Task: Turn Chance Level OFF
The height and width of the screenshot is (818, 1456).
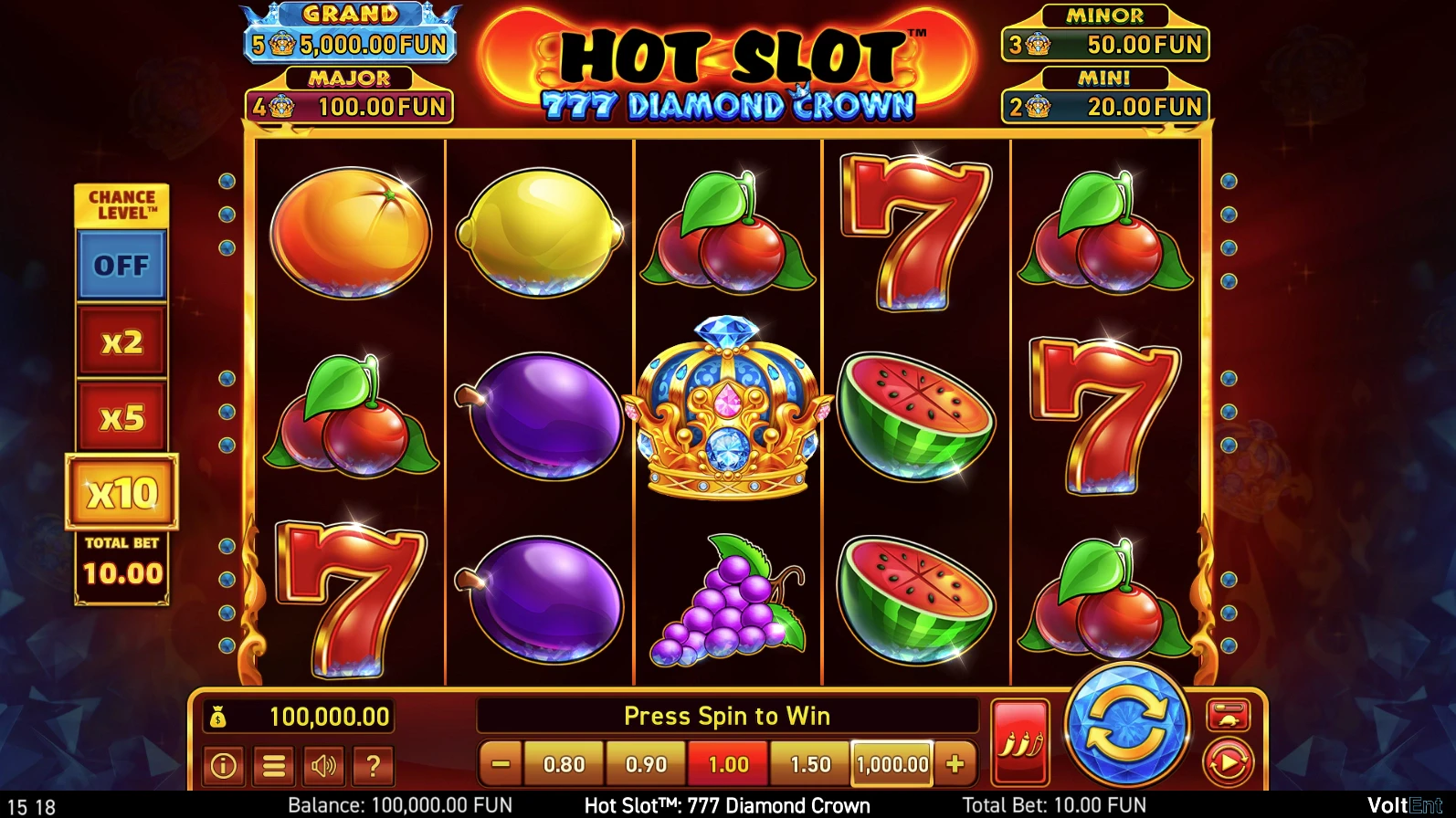Action: point(121,266)
